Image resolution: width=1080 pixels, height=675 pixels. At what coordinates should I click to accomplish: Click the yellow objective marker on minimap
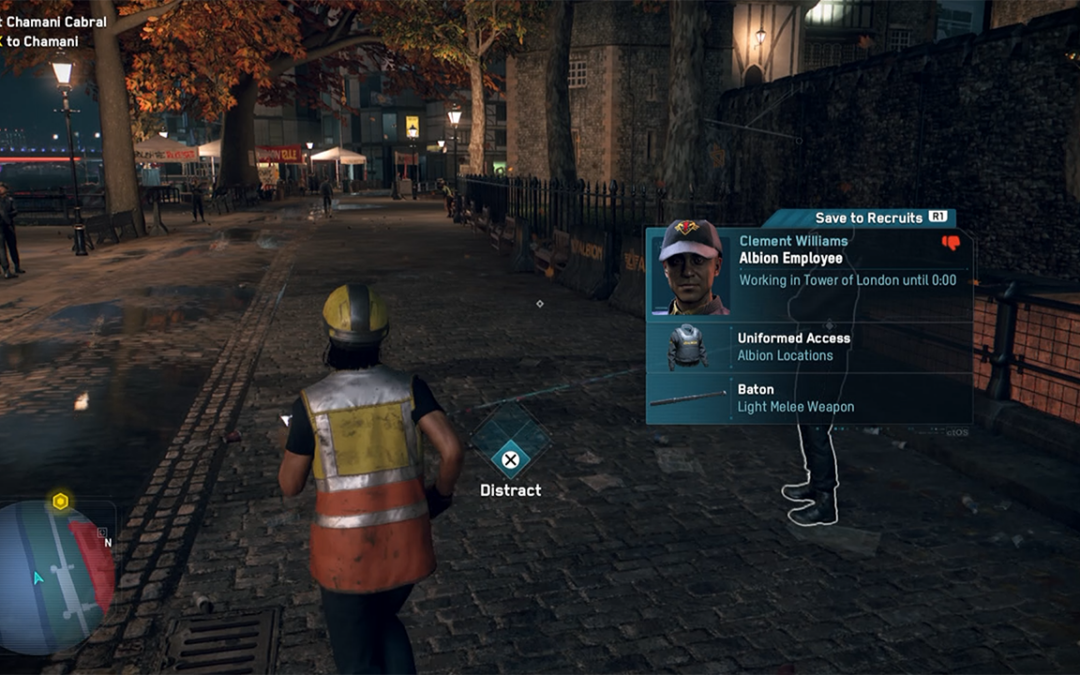pos(60,502)
